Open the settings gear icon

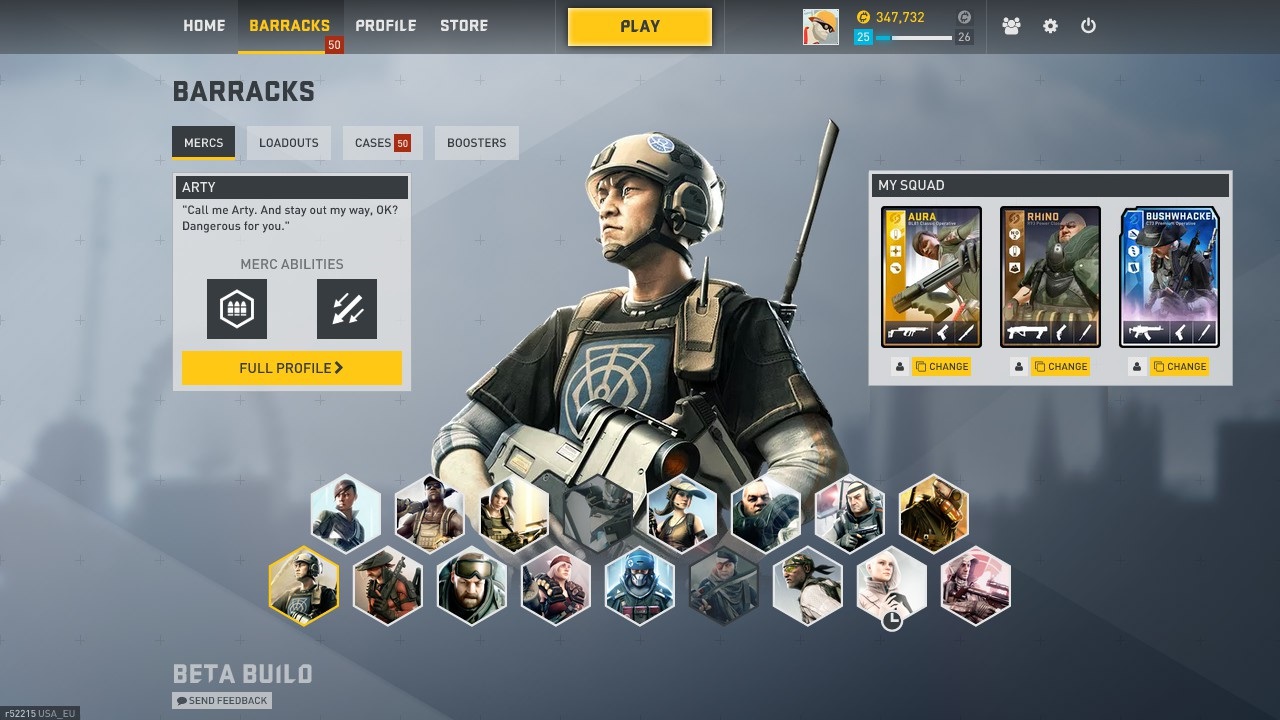pos(1050,27)
